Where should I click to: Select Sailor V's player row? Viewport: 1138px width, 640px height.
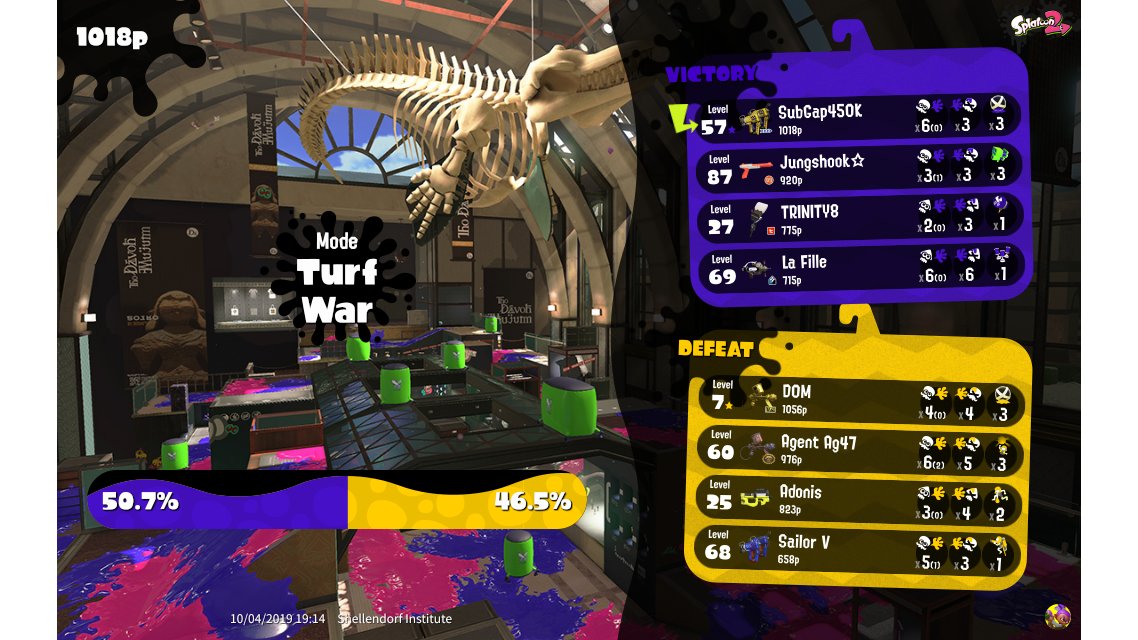pyautogui.click(x=858, y=549)
